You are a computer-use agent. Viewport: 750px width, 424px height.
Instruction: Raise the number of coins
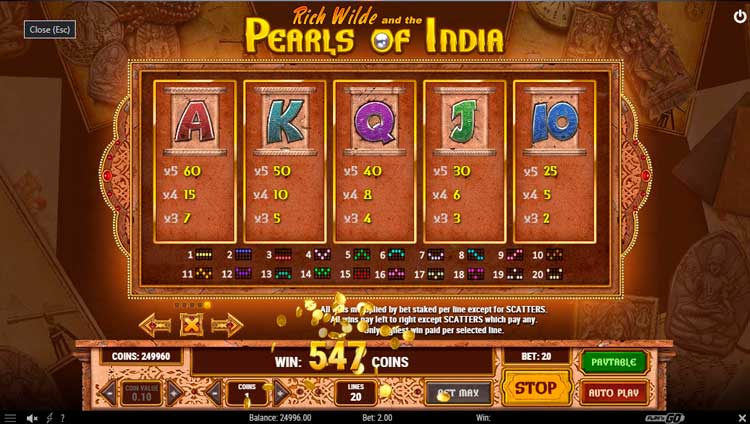click(279, 393)
